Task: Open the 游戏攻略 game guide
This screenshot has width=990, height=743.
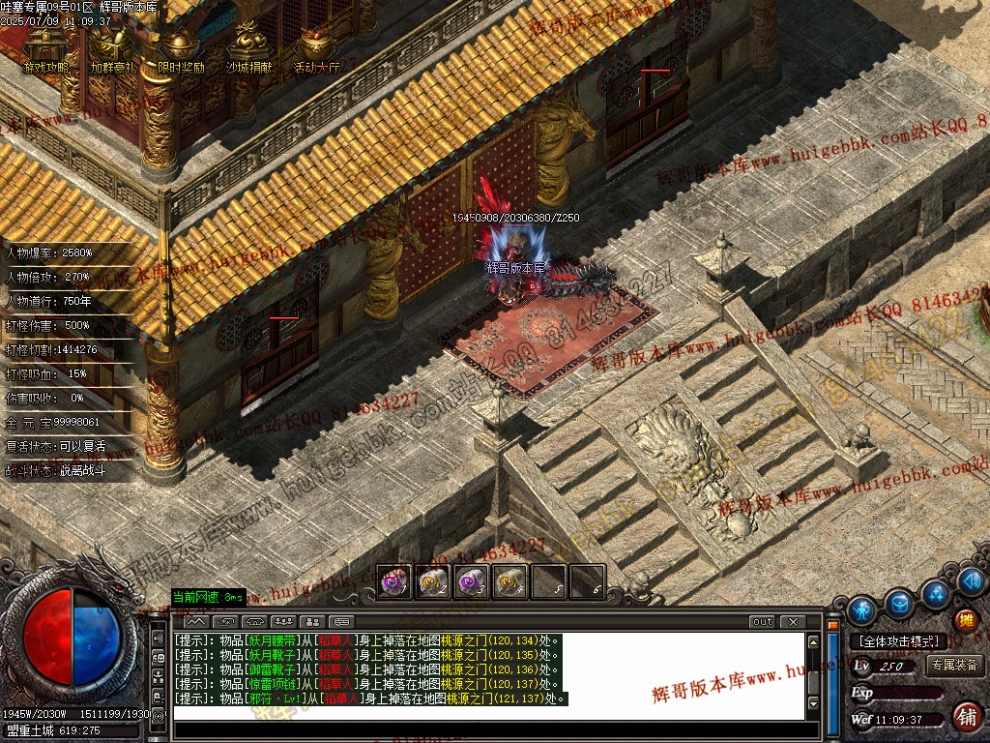Action: [45, 51]
